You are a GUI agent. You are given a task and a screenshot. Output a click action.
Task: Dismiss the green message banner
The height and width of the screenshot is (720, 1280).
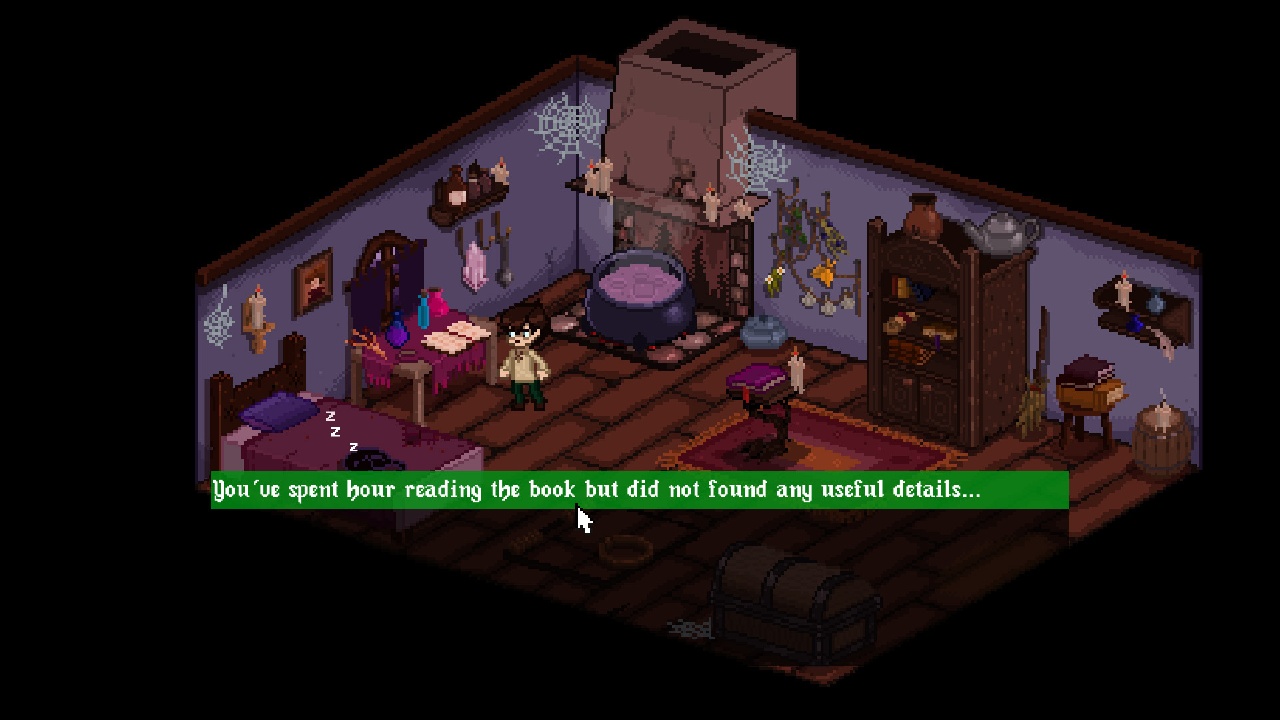(640, 490)
